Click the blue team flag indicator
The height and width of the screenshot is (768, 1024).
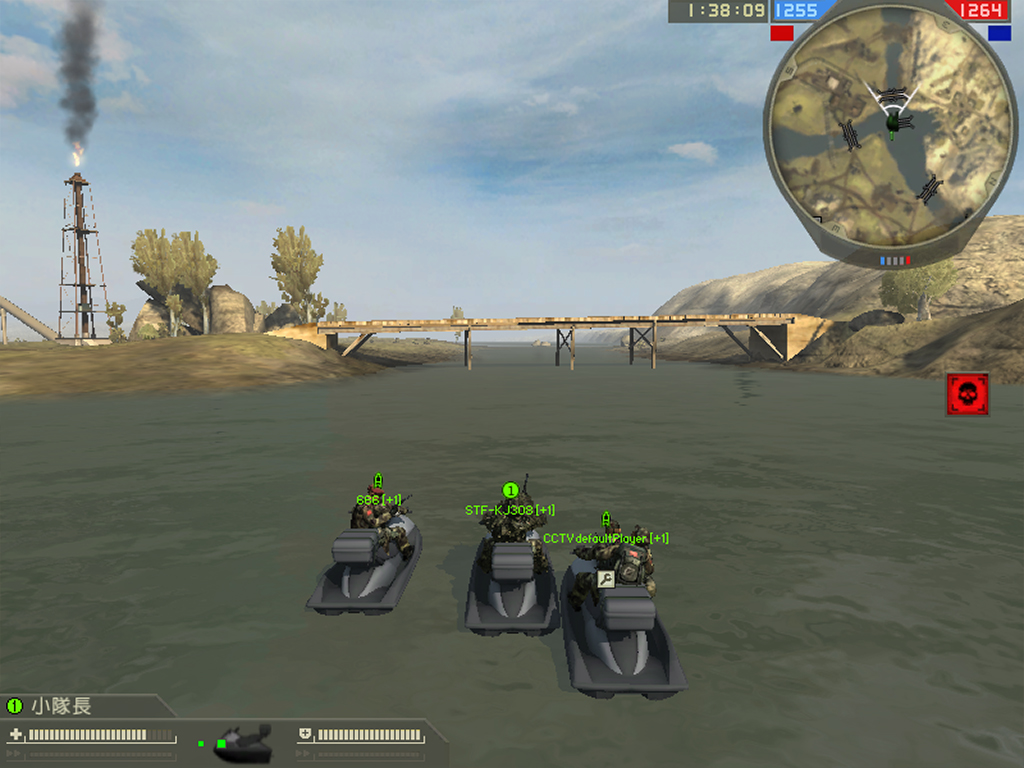click(x=999, y=33)
